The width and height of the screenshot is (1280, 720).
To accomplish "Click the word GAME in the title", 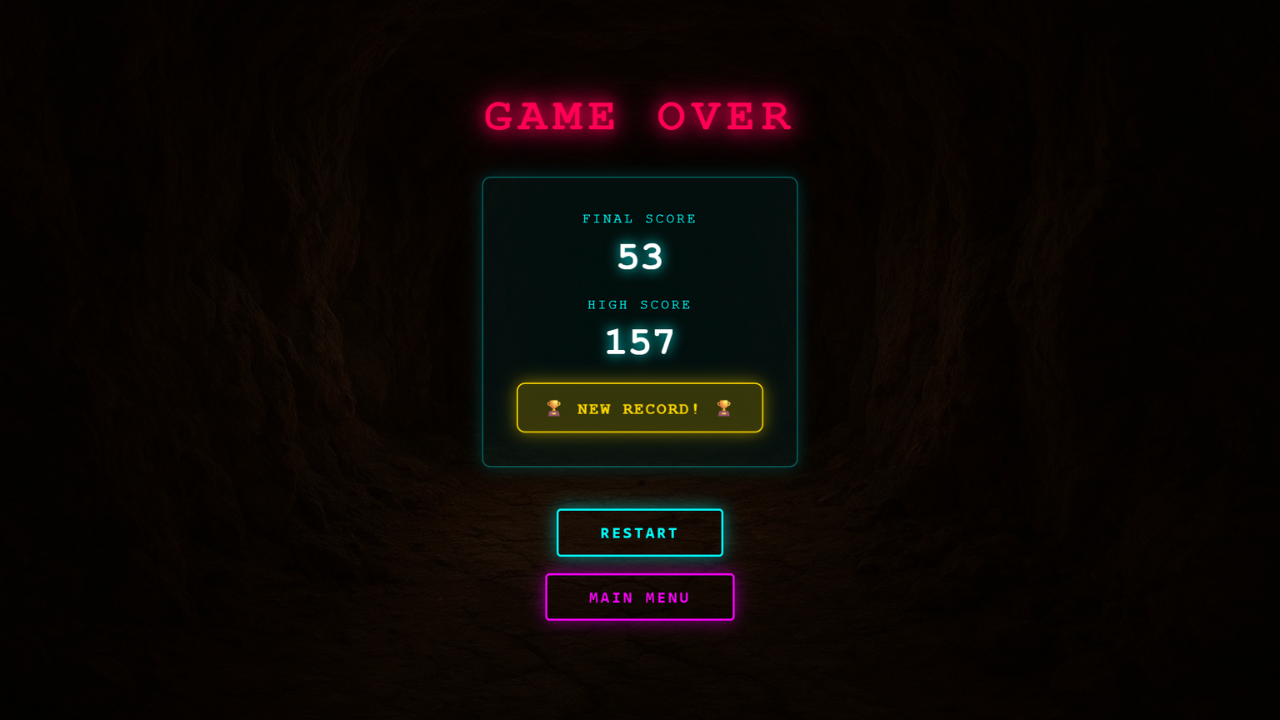I will tap(550, 115).
